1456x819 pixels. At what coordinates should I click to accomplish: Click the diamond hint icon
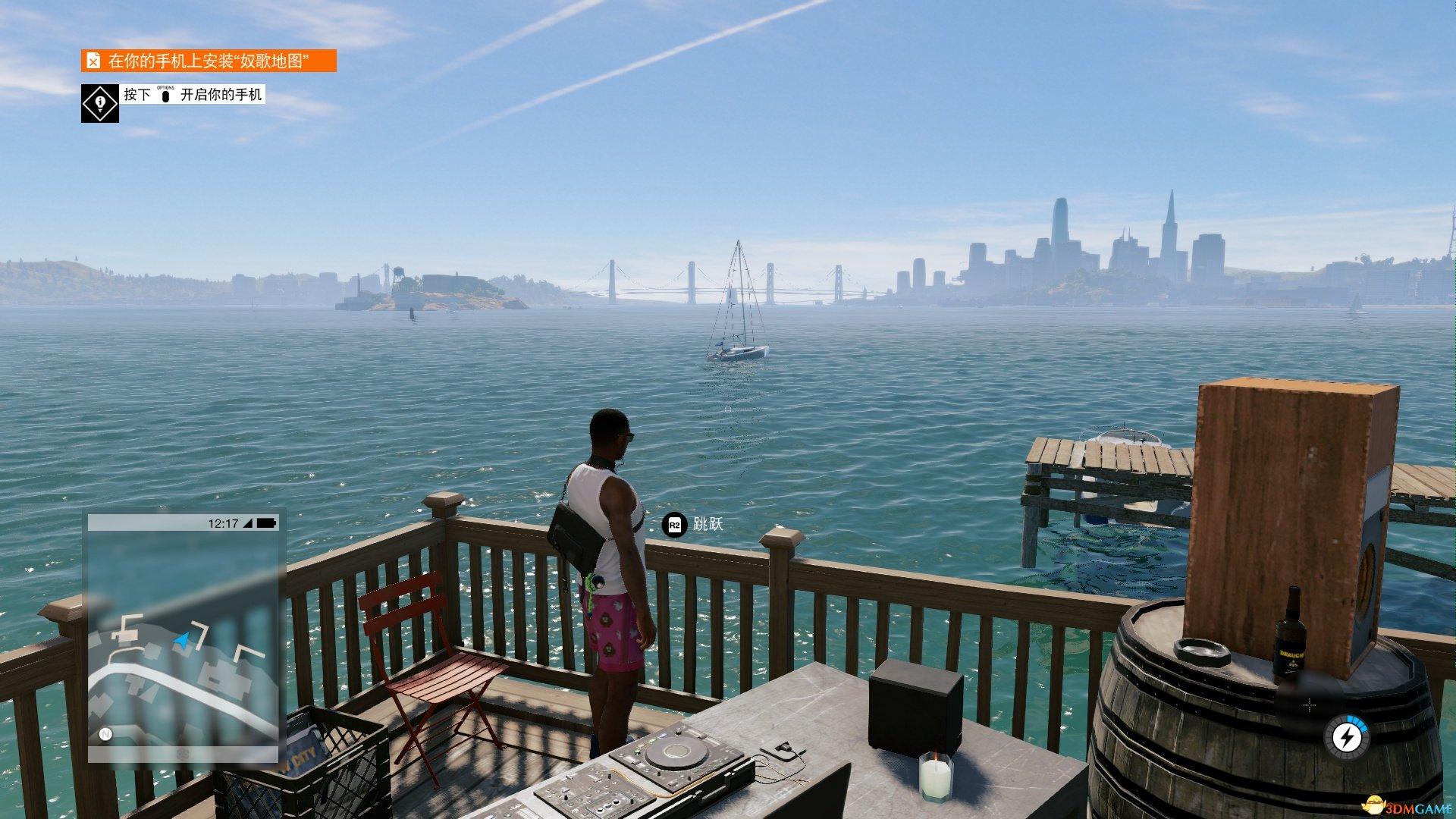tap(100, 103)
